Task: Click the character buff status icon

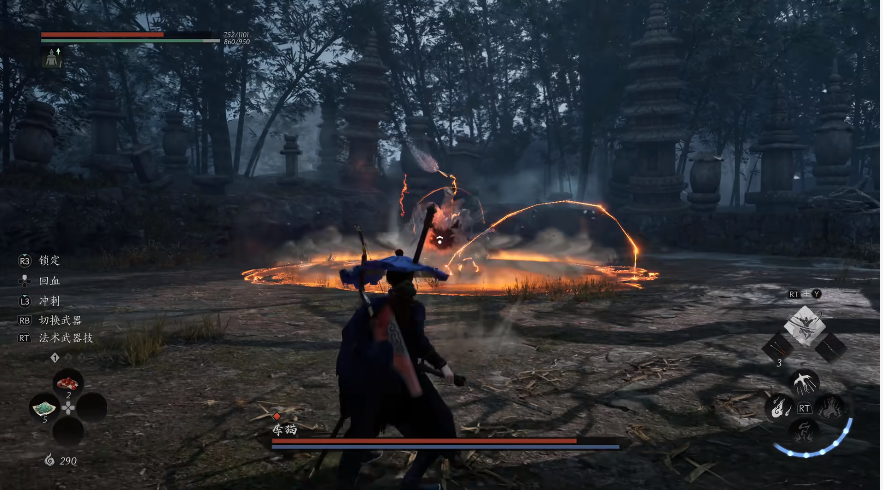Action: [x=52, y=58]
